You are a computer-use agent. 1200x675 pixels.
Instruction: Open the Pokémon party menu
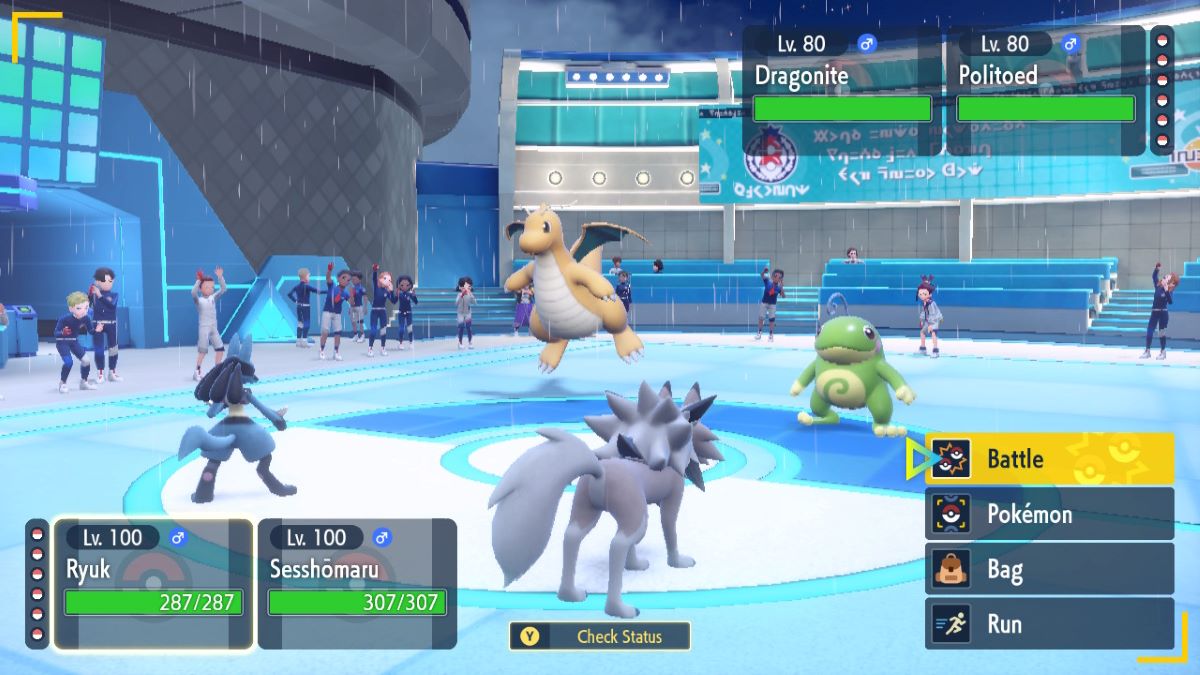click(1048, 514)
